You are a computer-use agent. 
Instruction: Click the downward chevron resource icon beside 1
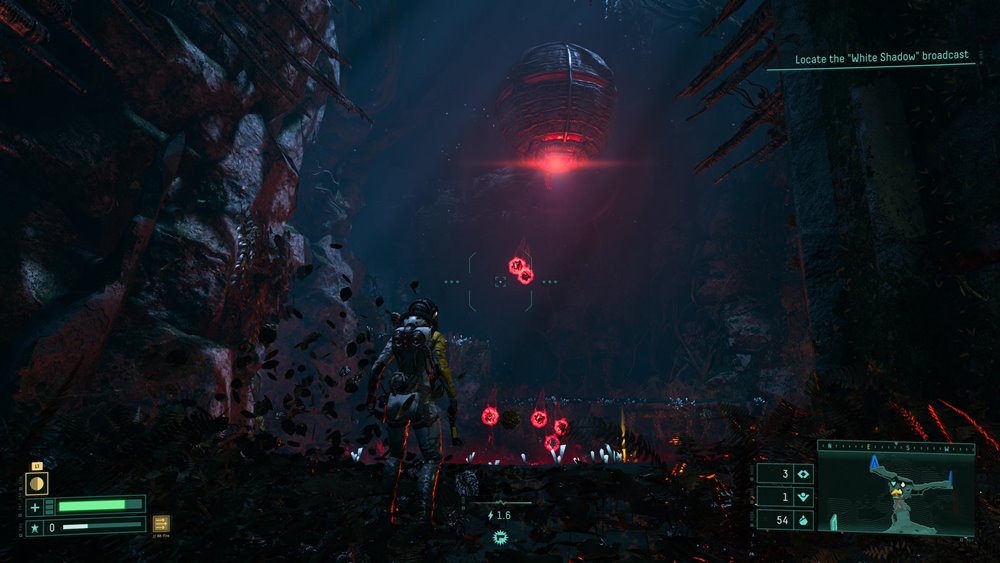coord(801,497)
